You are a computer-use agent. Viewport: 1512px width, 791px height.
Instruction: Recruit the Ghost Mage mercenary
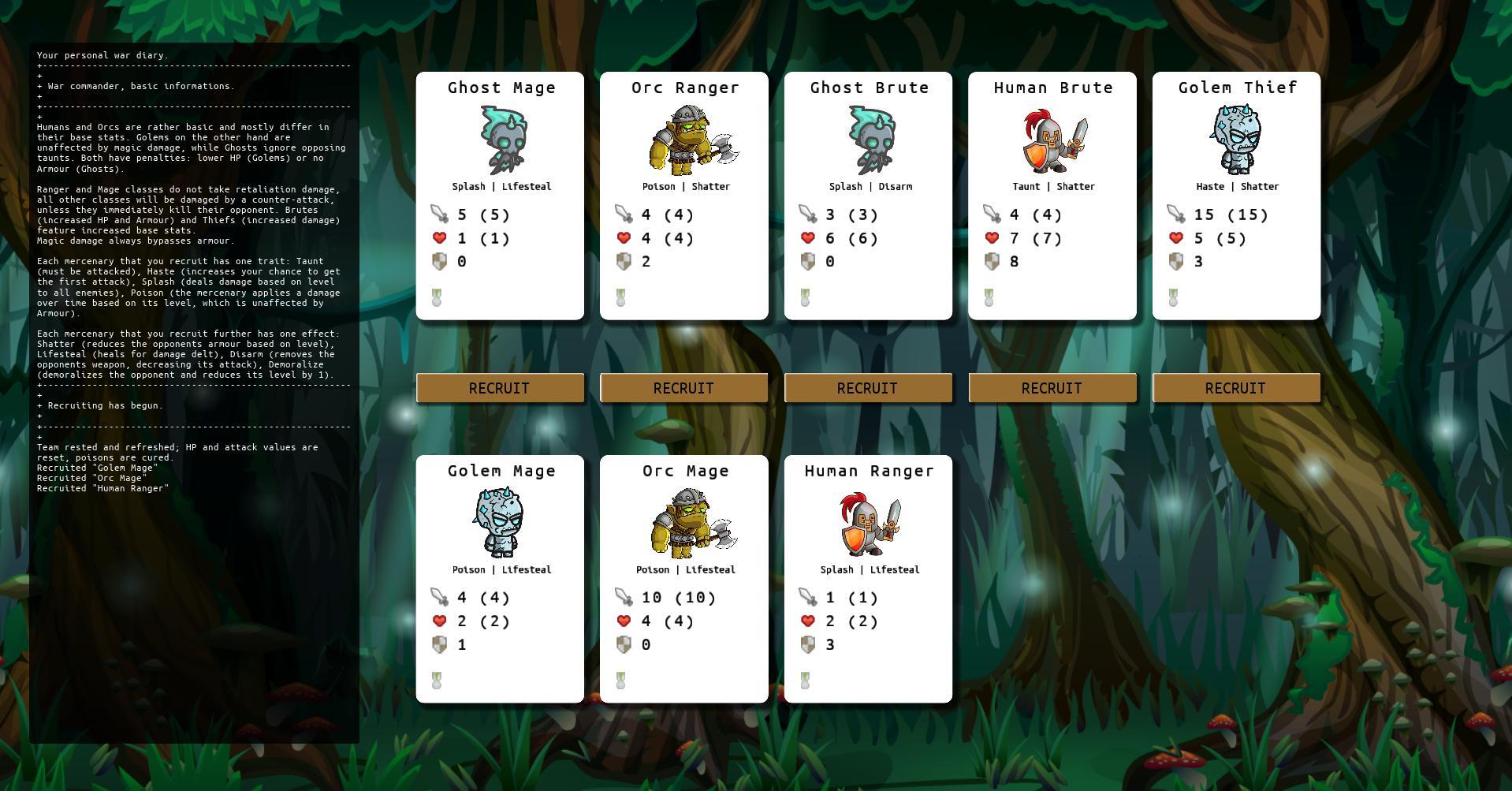[500, 387]
